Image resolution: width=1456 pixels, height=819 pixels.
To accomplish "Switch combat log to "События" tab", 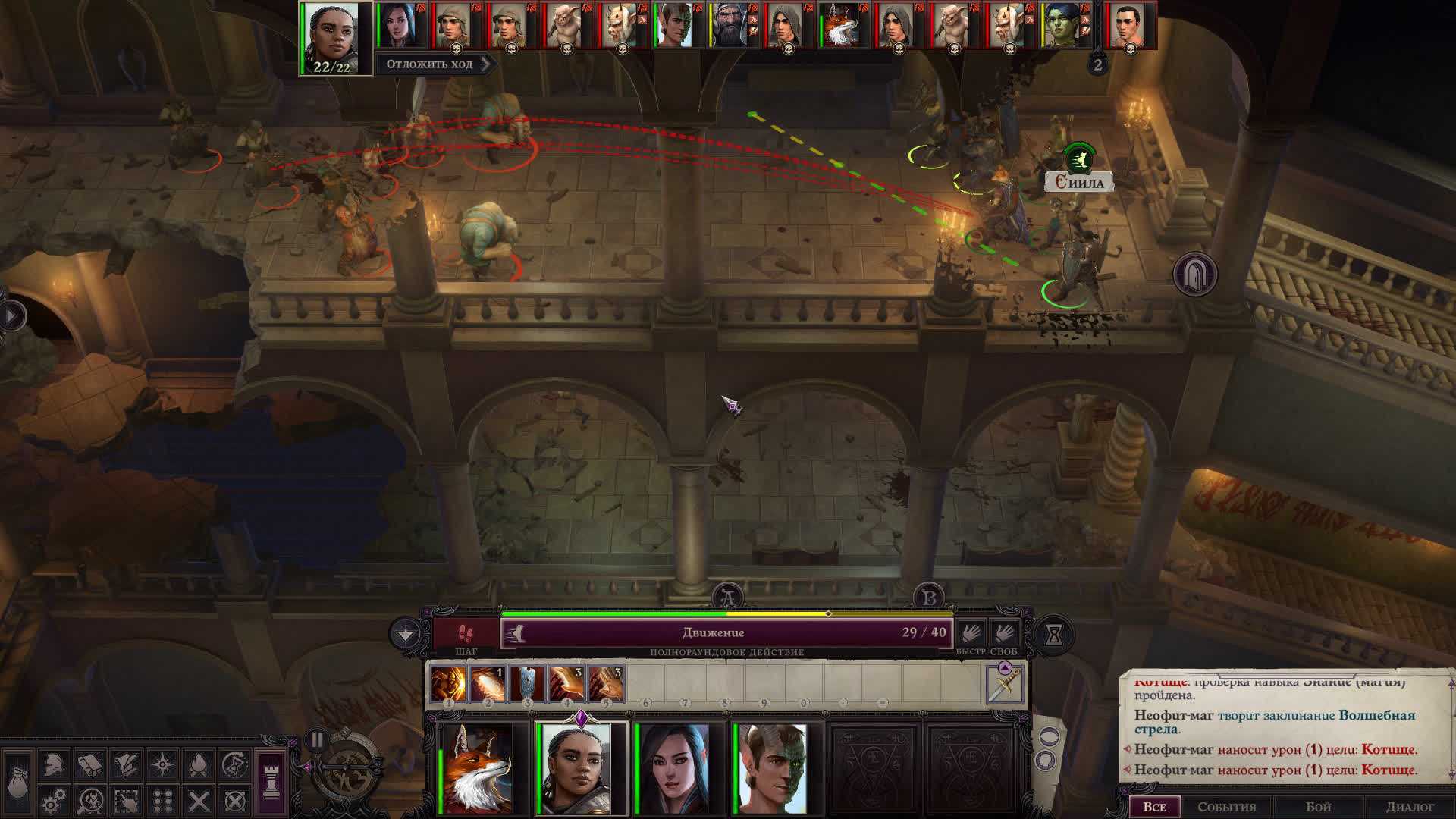I will click(1226, 807).
